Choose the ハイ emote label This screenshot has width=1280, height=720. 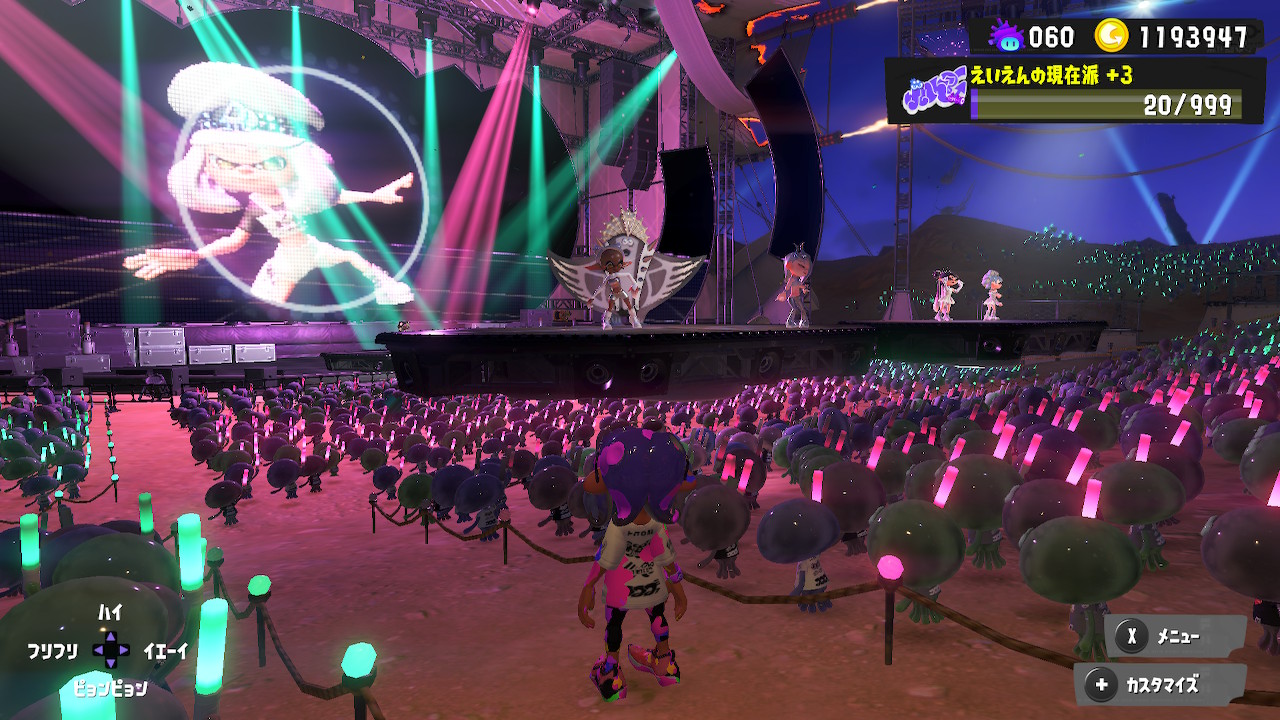(x=110, y=612)
